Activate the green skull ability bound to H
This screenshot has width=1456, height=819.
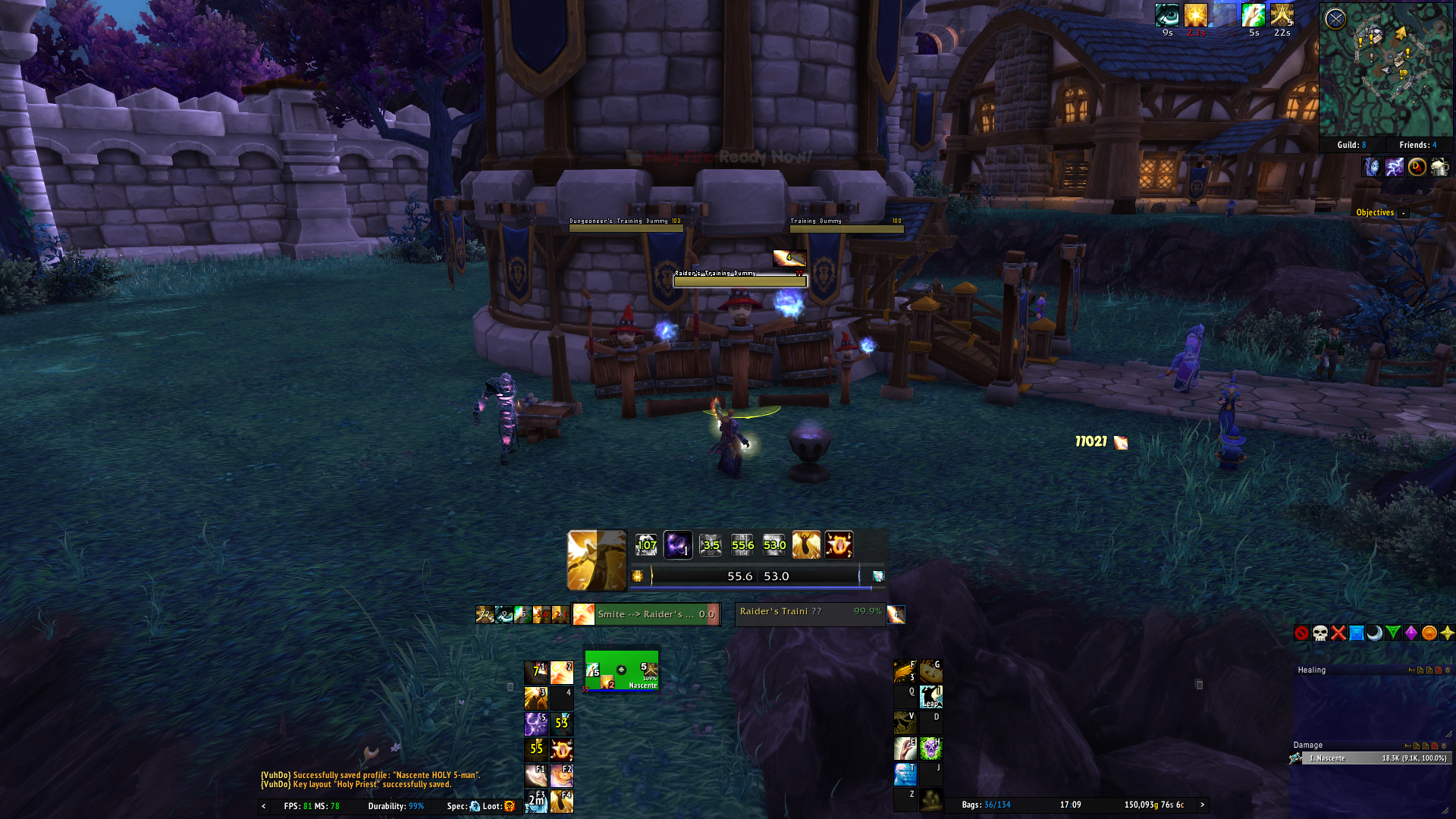[x=930, y=748]
